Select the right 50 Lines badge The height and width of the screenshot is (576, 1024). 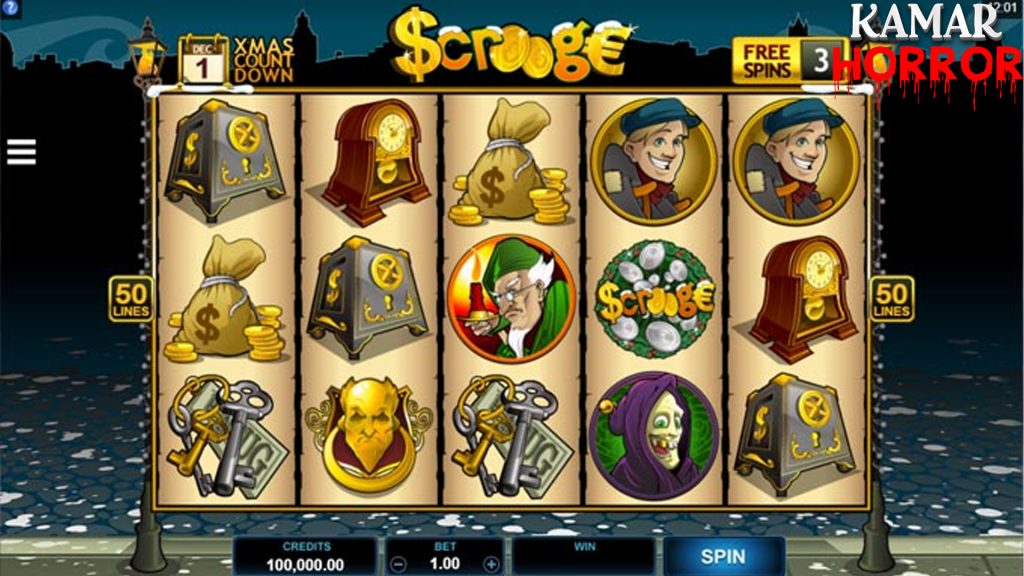click(x=891, y=299)
